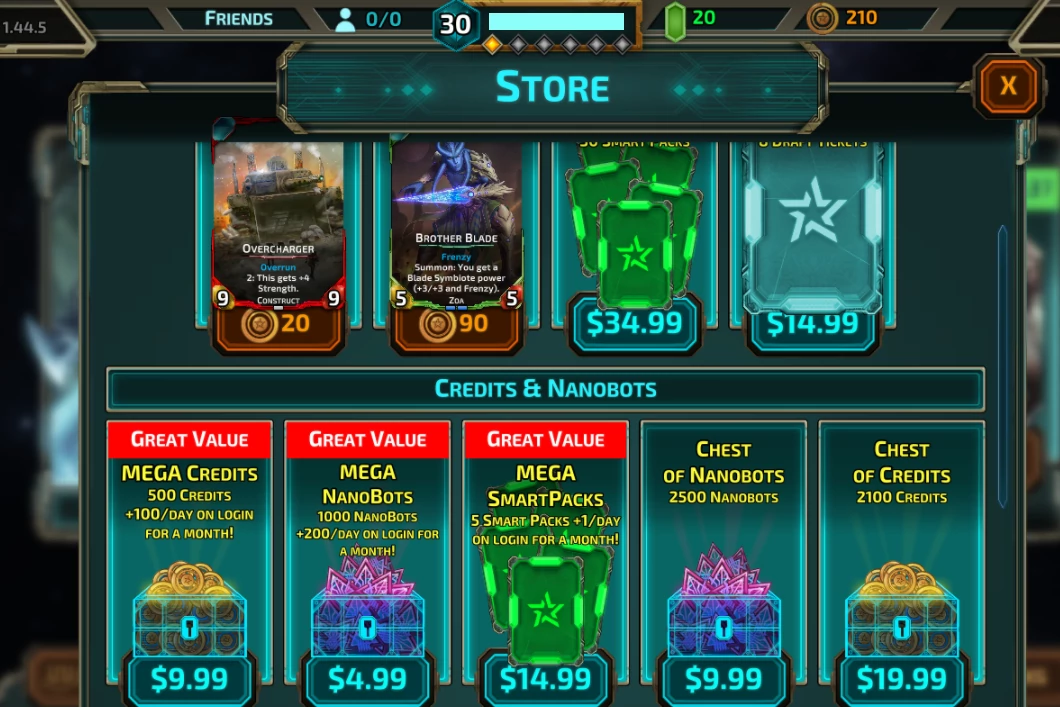Click the level 30 hexagon badge
The width and height of the screenshot is (1060, 707).
(x=456, y=23)
